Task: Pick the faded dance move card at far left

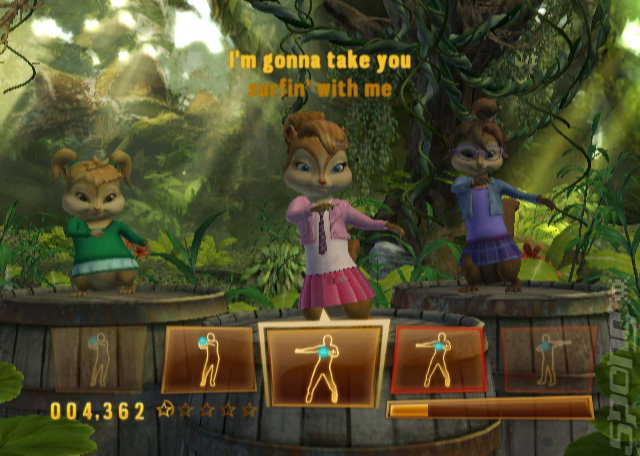Action: point(99,359)
